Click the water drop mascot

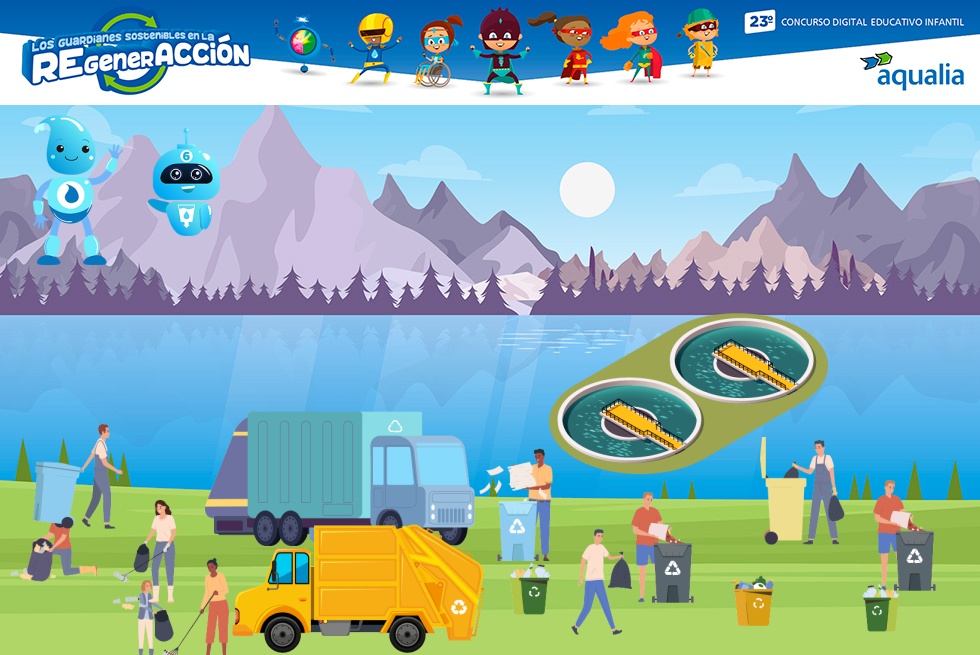pos(72,190)
